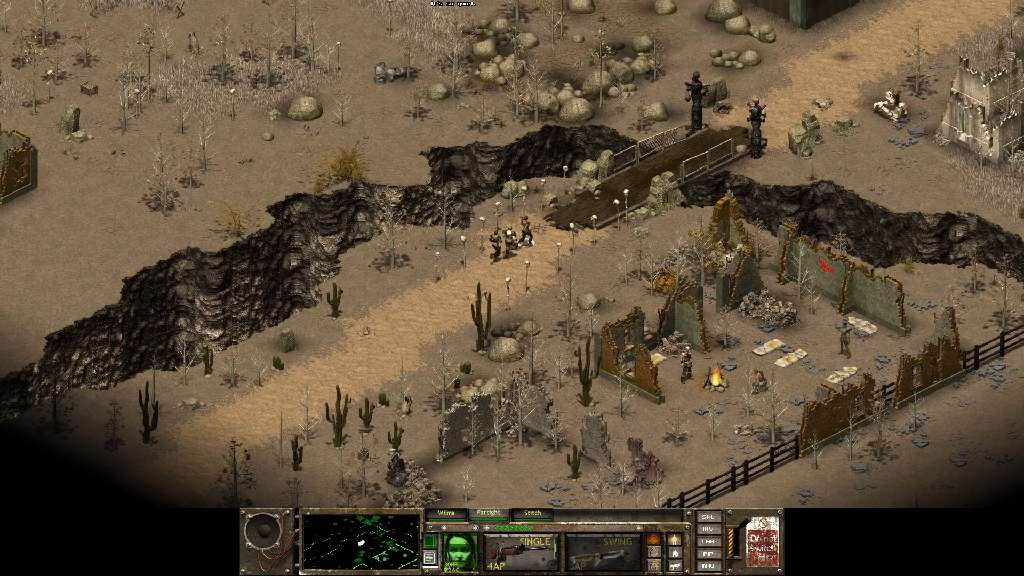Open the first squad tab on the left
The image size is (1024, 576).
pyautogui.click(x=446, y=514)
